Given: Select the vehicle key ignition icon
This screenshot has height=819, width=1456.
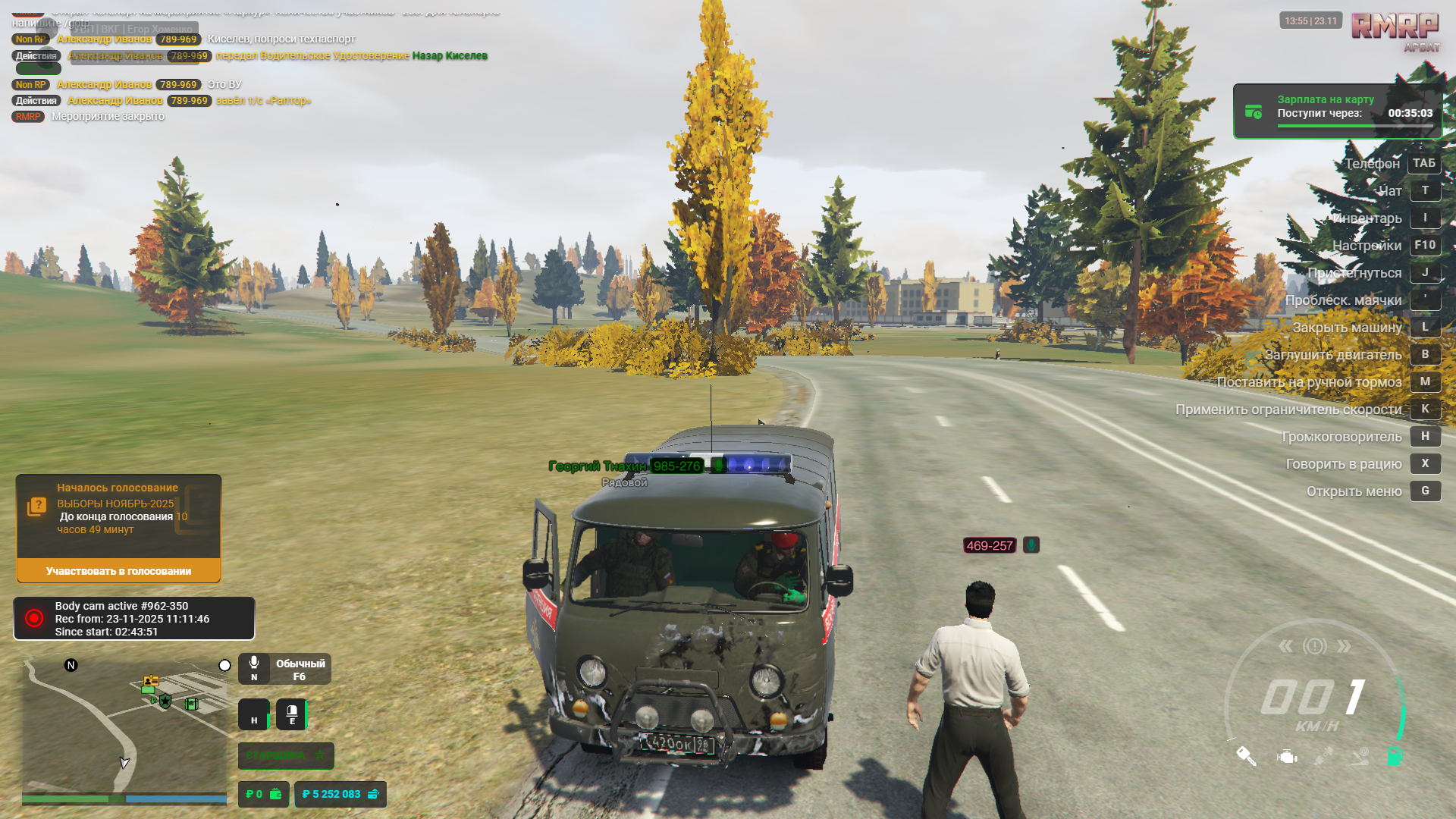Looking at the screenshot, I should tap(1247, 757).
